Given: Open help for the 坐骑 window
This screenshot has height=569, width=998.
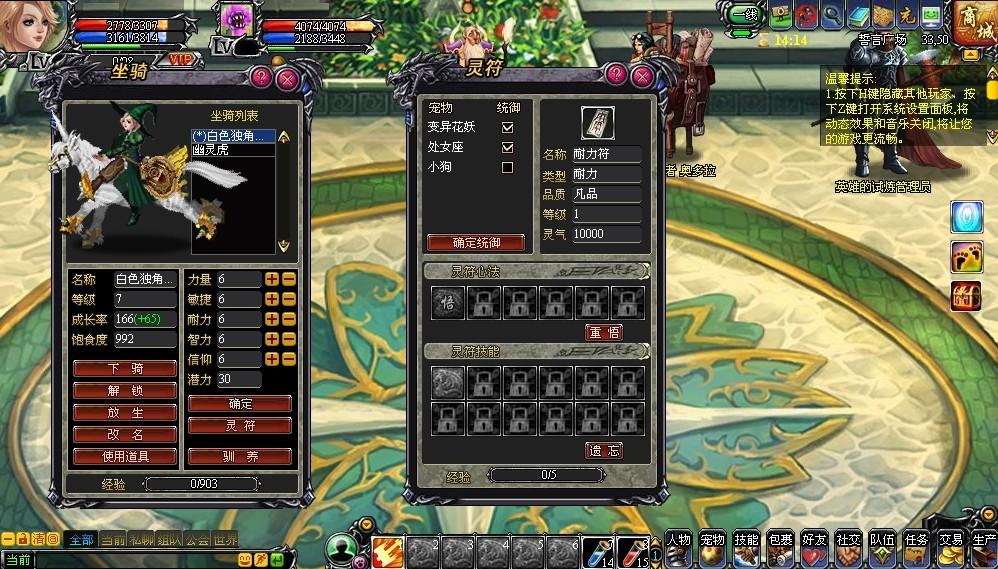Looking at the screenshot, I should click(x=261, y=77).
